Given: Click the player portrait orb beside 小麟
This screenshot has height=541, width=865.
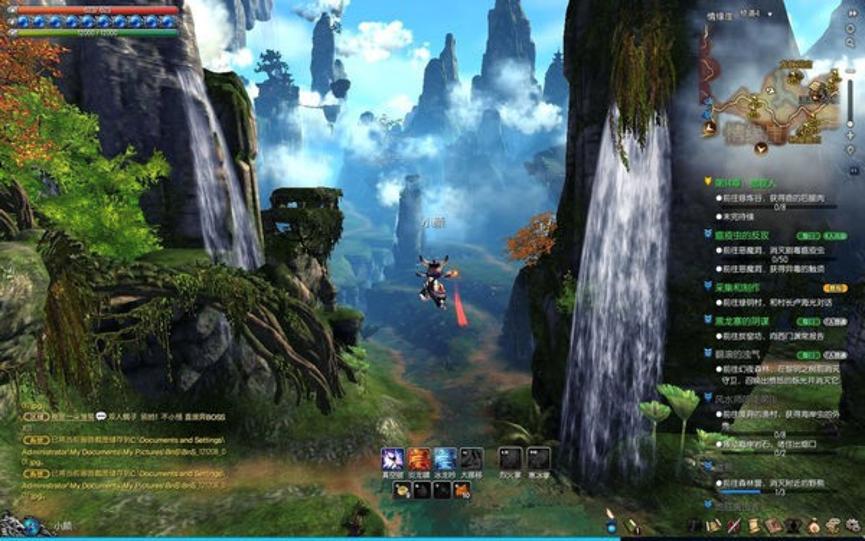Looking at the screenshot, I should tap(32, 524).
